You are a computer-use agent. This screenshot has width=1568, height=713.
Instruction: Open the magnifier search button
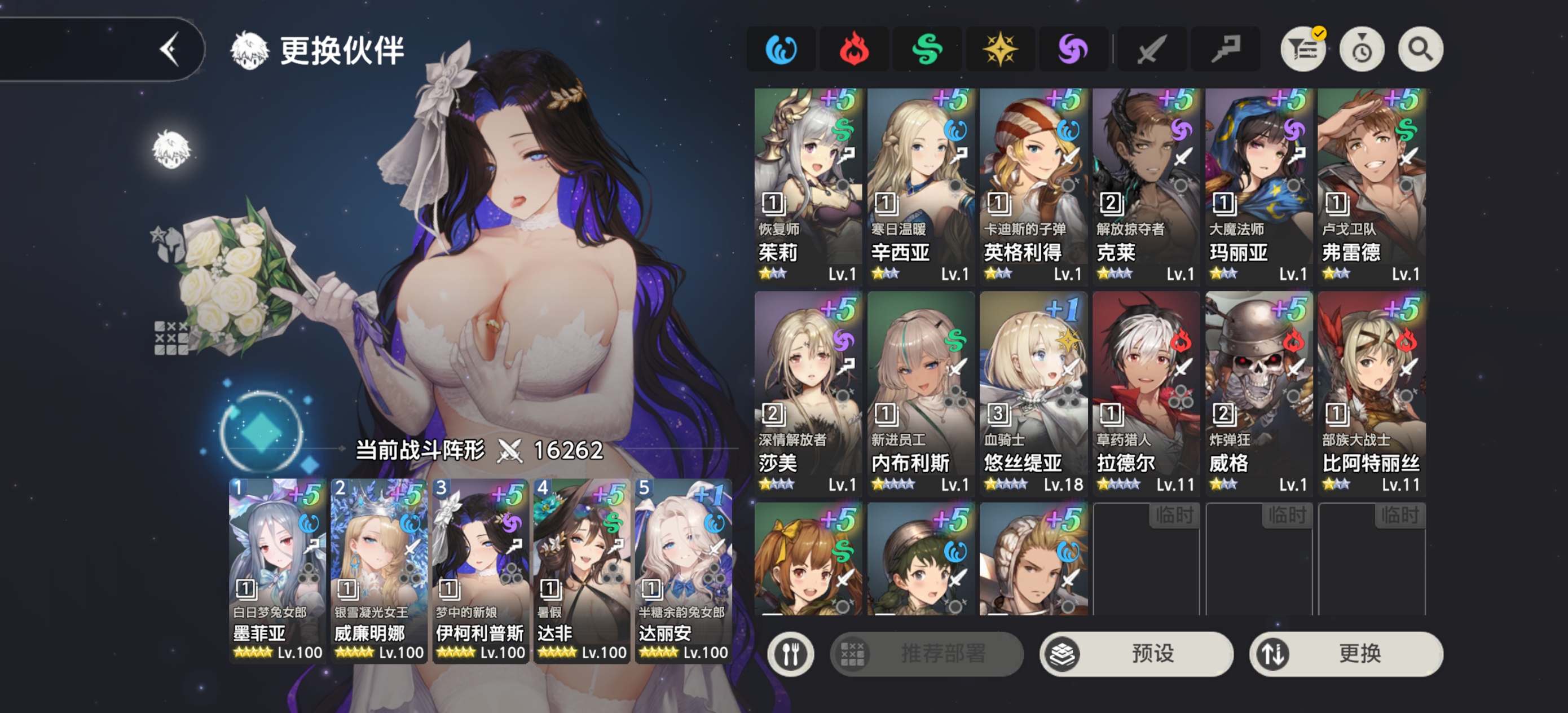click(x=1420, y=49)
